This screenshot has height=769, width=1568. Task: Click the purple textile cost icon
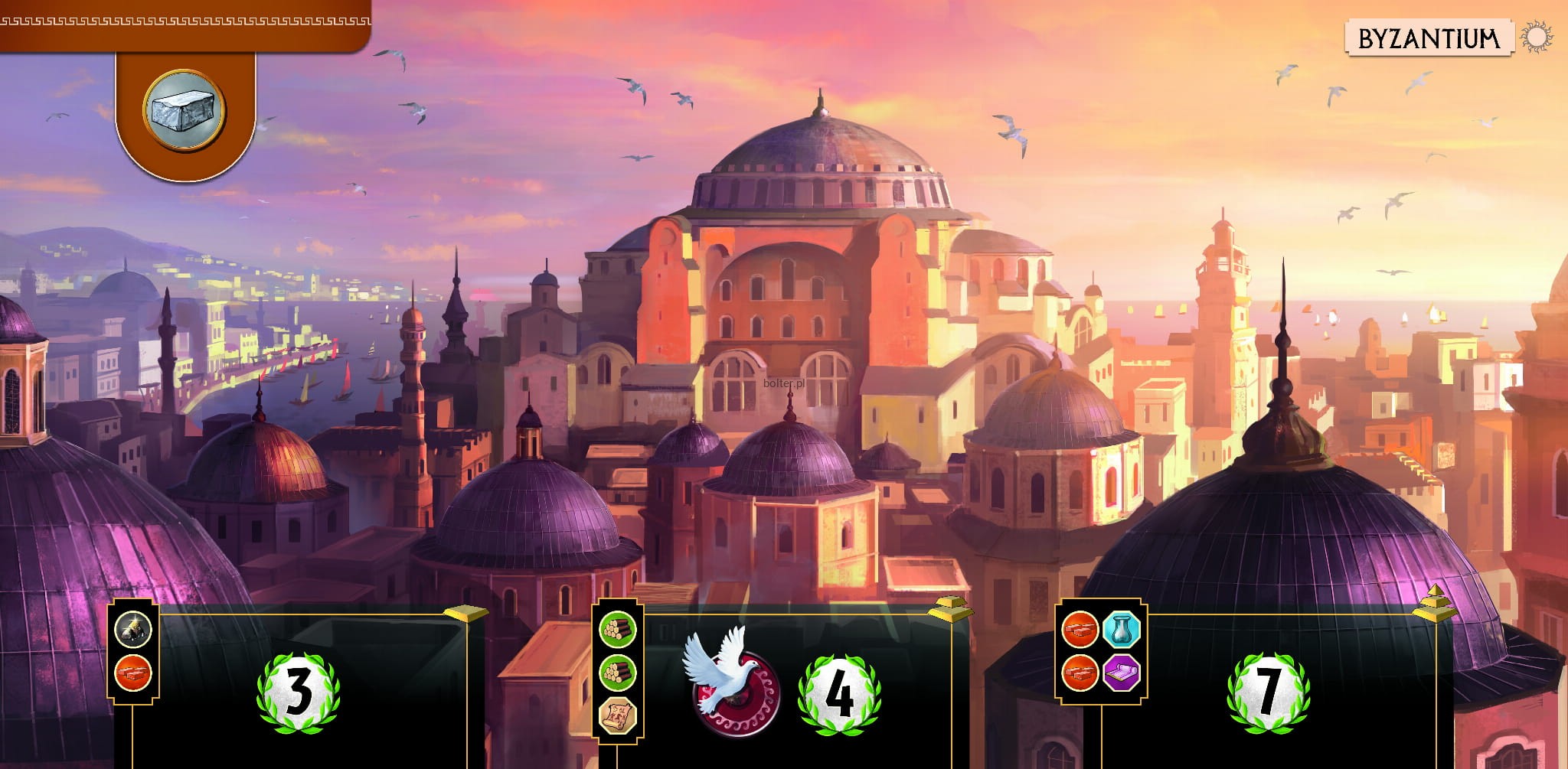(1122, 673)
